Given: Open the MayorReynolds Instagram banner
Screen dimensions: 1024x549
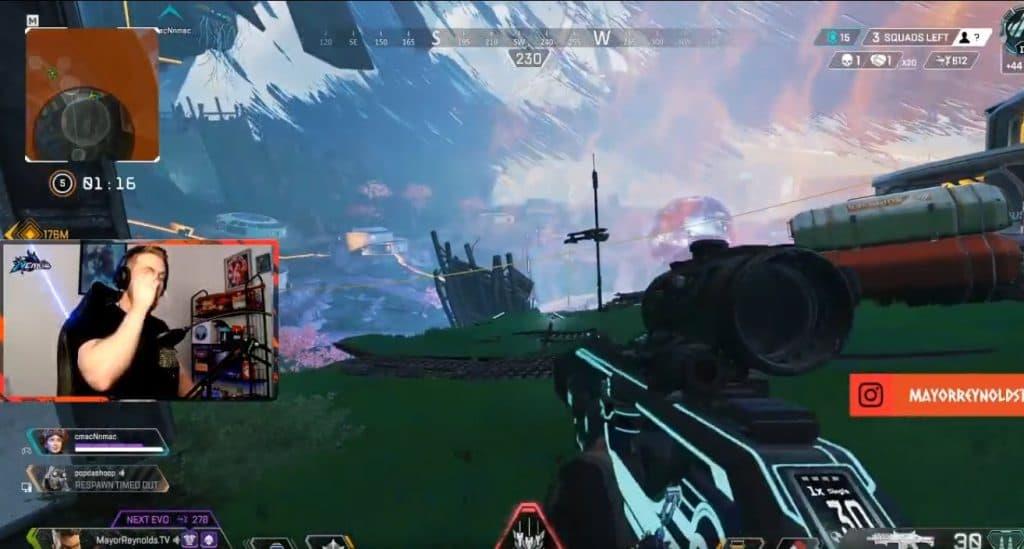Looking at the screenshot, I should pos(937,395).
